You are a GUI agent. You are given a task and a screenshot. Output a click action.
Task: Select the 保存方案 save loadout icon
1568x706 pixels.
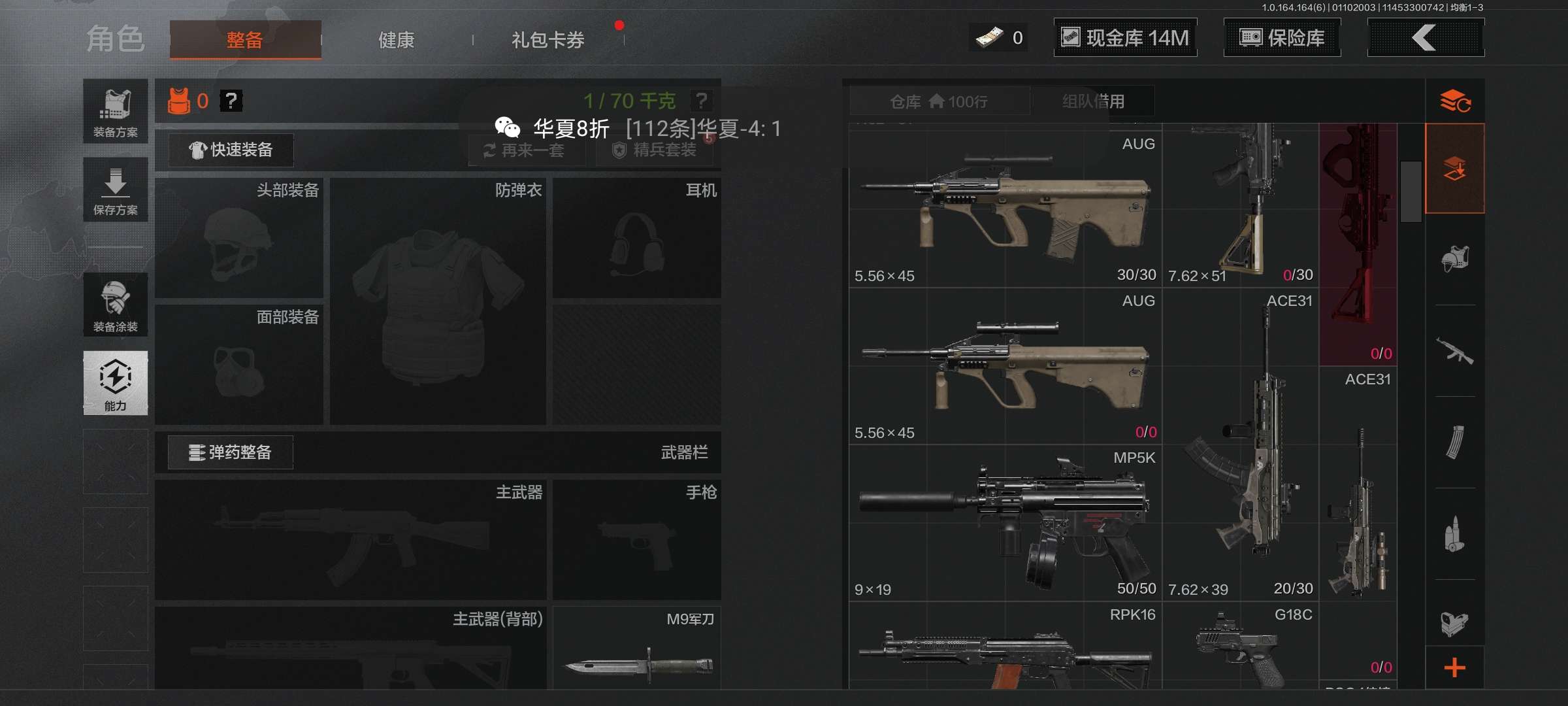pos(116,189)
